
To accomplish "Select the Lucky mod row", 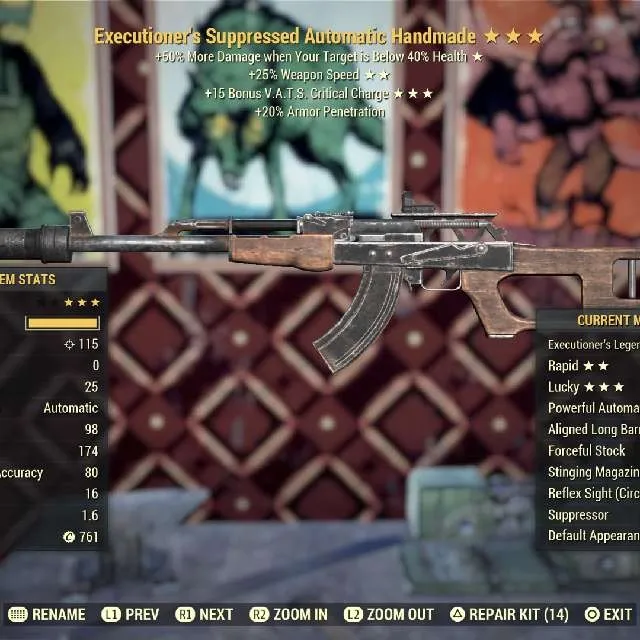I will coord(585,387).
